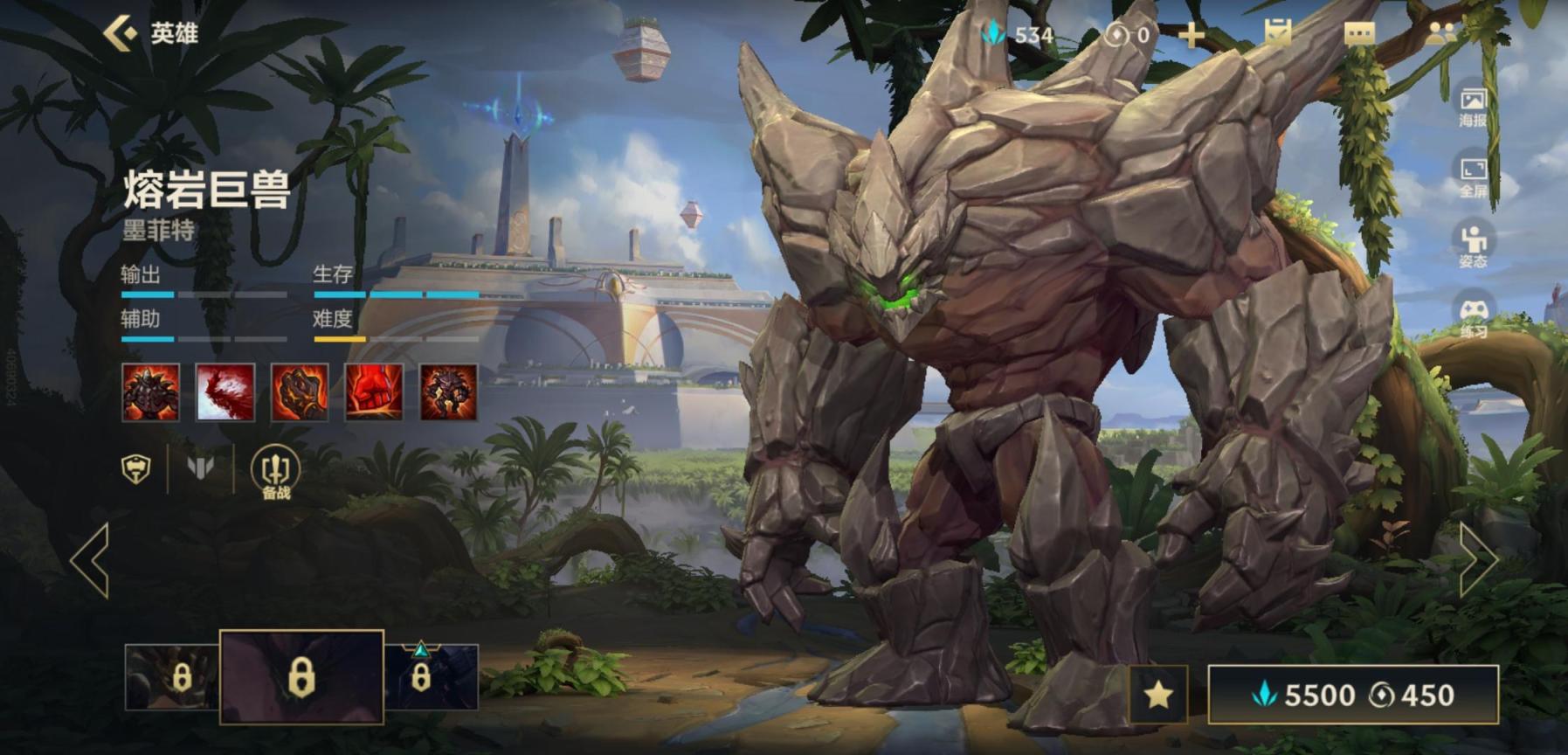Show the previous champion with left arrow
Viewport: 1568px width, 755px height.
[91, 560]
